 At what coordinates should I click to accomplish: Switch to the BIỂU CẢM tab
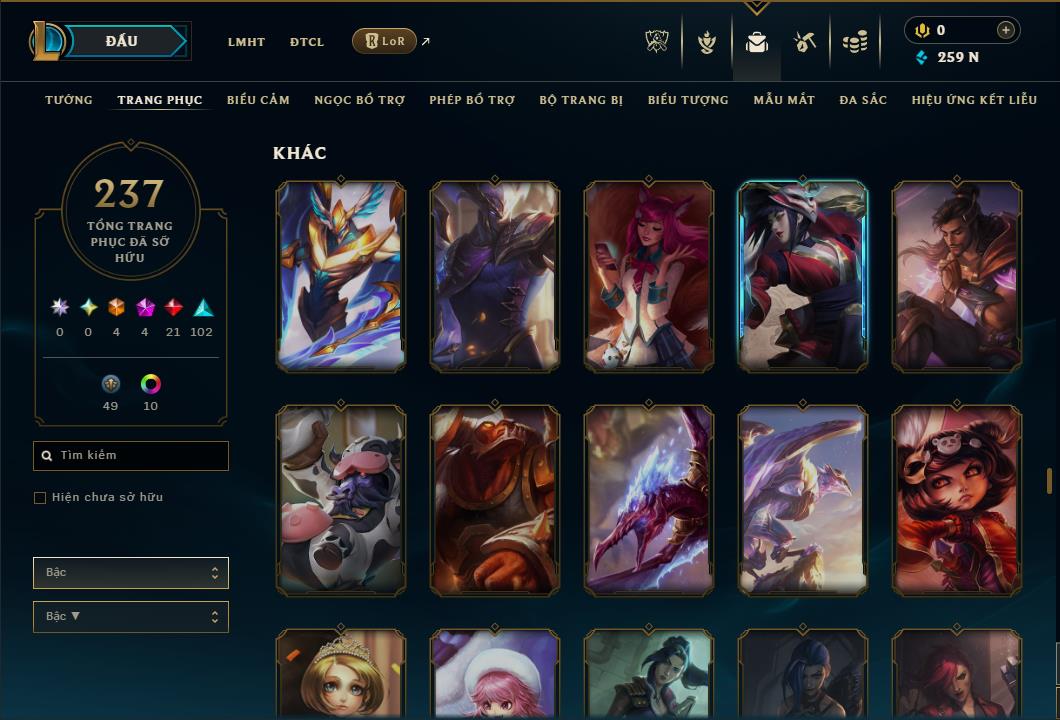pyautogui.click(x=258, y=100)
